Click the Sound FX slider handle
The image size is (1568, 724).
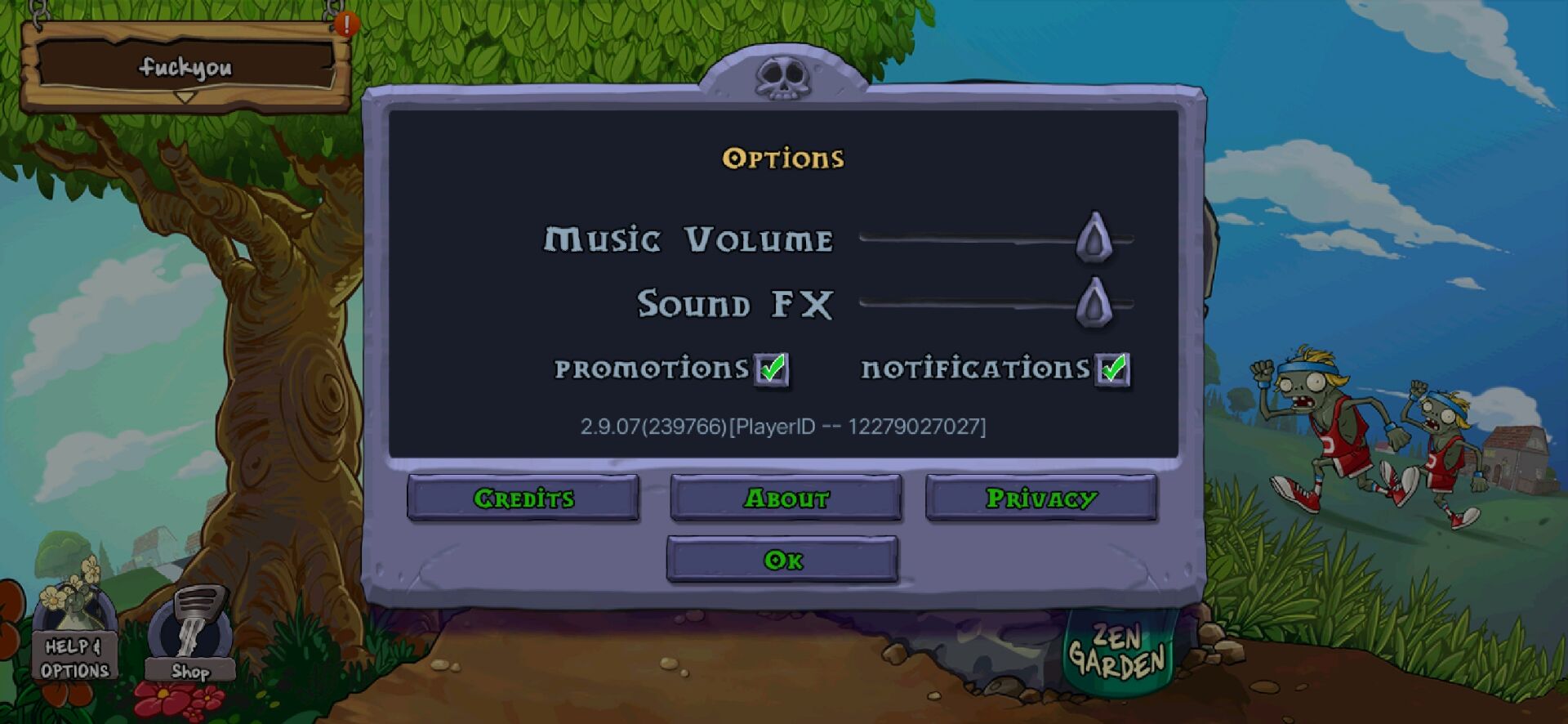pyautogui.click(x=1094, y=302)
